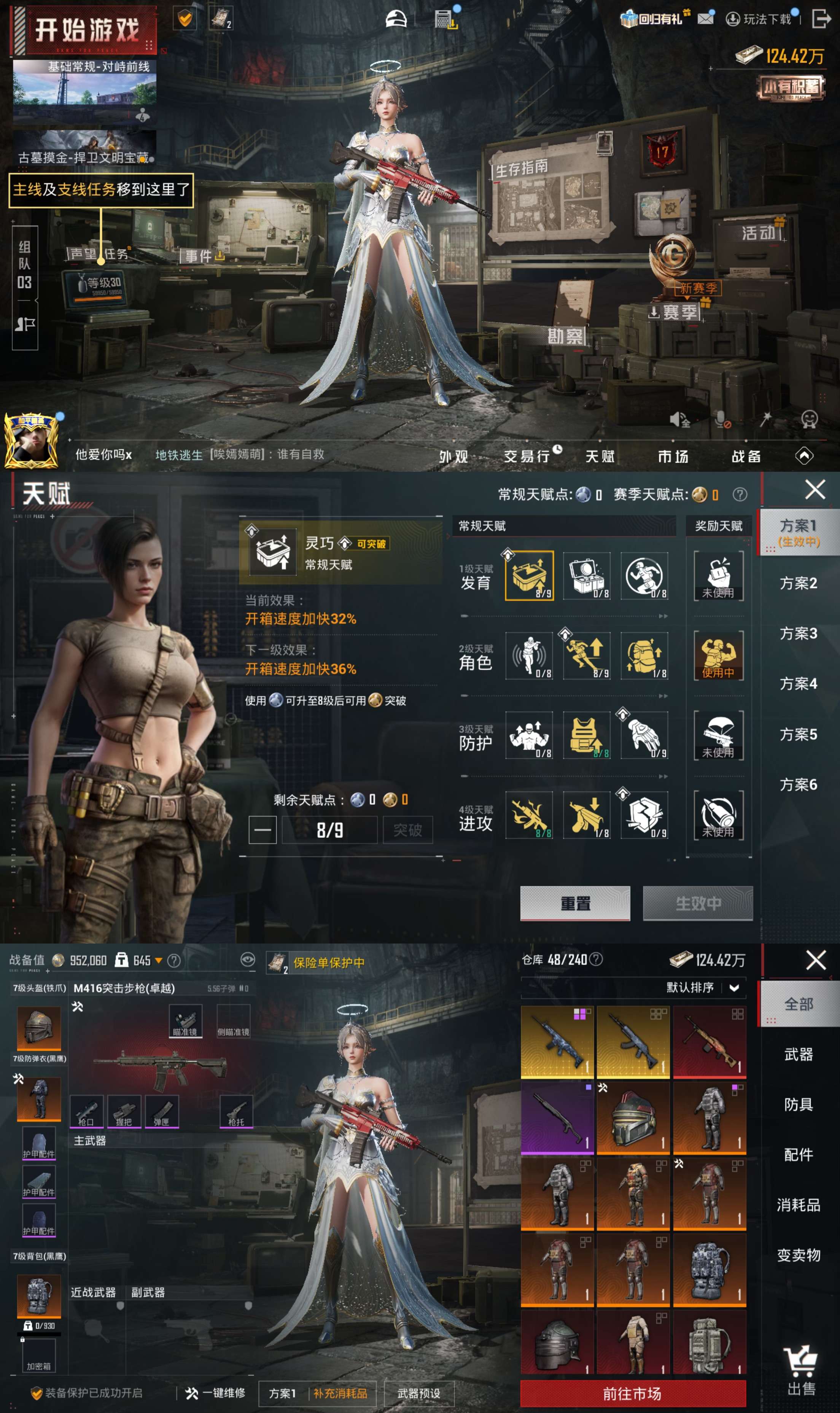Click the player avatar thumbnail bottom left
The width and height of the screenshot is (840, 1413).
tap(31, 441)
